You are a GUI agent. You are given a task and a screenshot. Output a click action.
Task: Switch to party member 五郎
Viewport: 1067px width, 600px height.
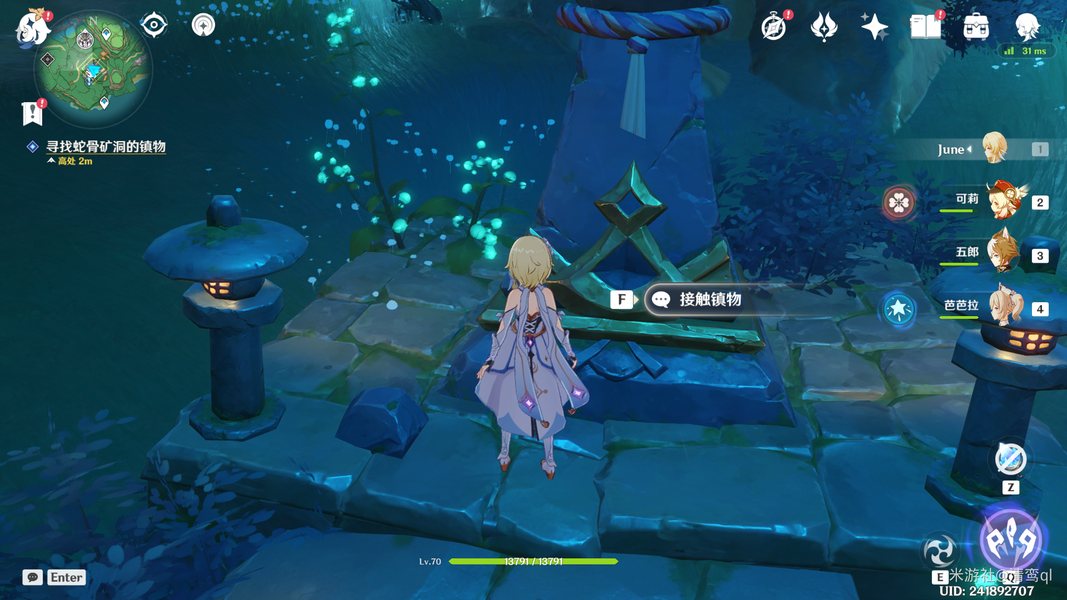coord(1001,253)
